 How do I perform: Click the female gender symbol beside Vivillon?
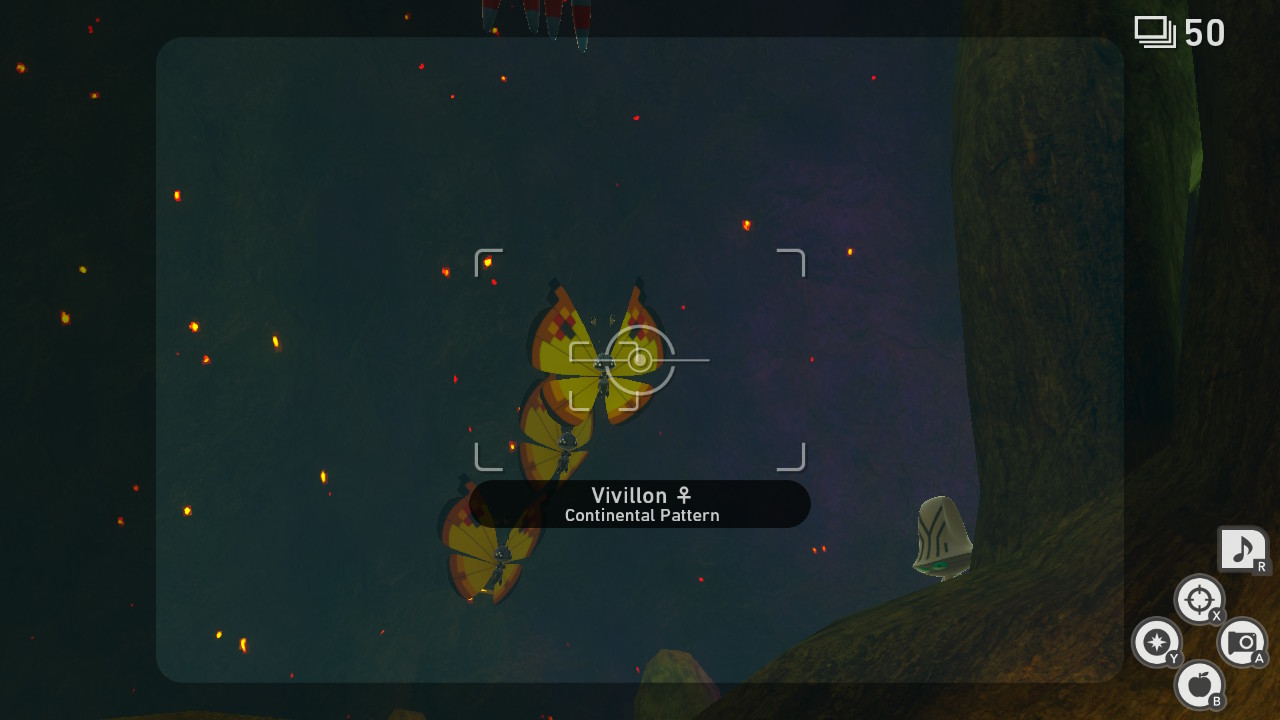pos(686,495)
